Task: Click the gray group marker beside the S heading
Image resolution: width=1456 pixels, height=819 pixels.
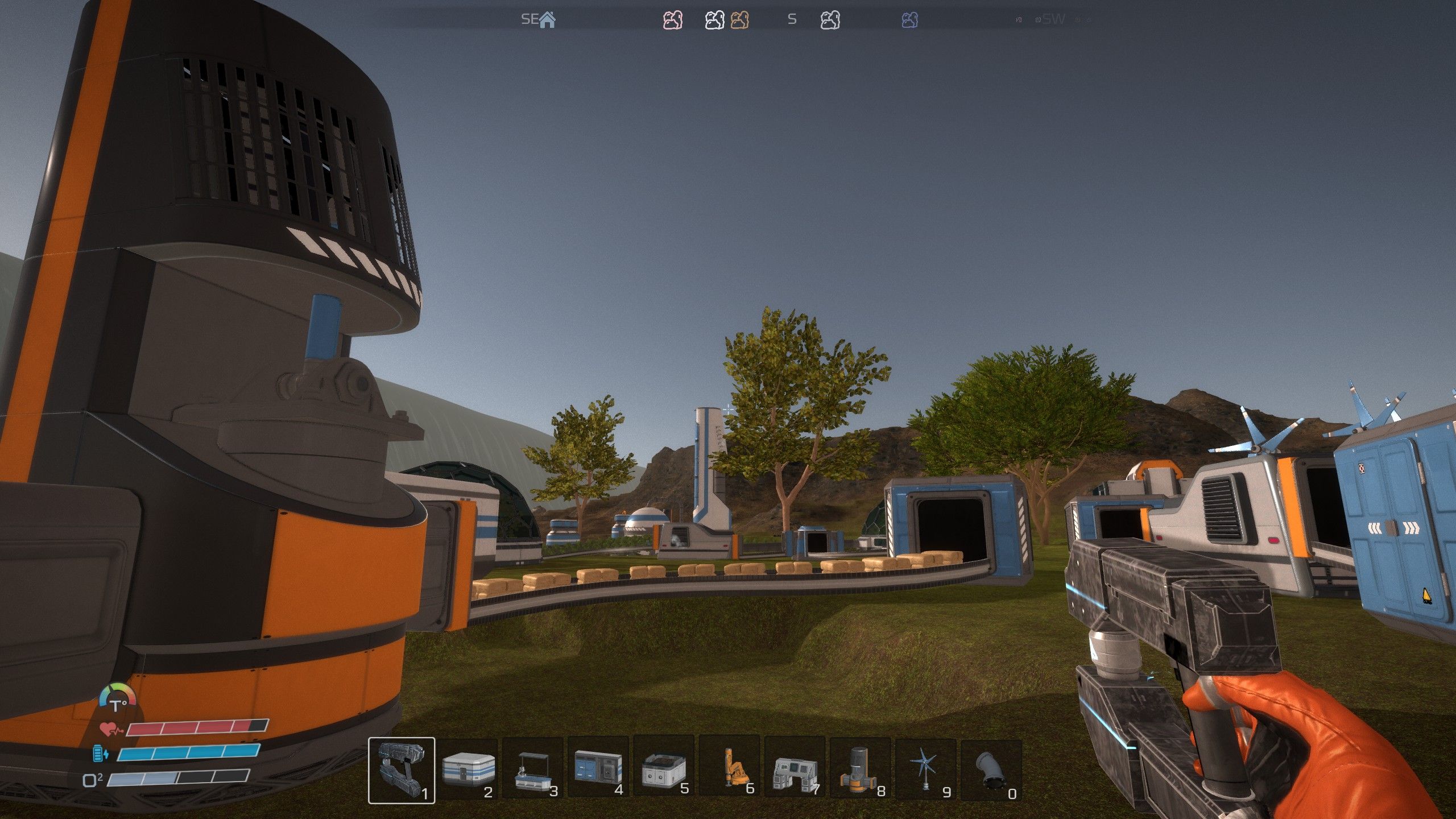Action: [829, 20]
